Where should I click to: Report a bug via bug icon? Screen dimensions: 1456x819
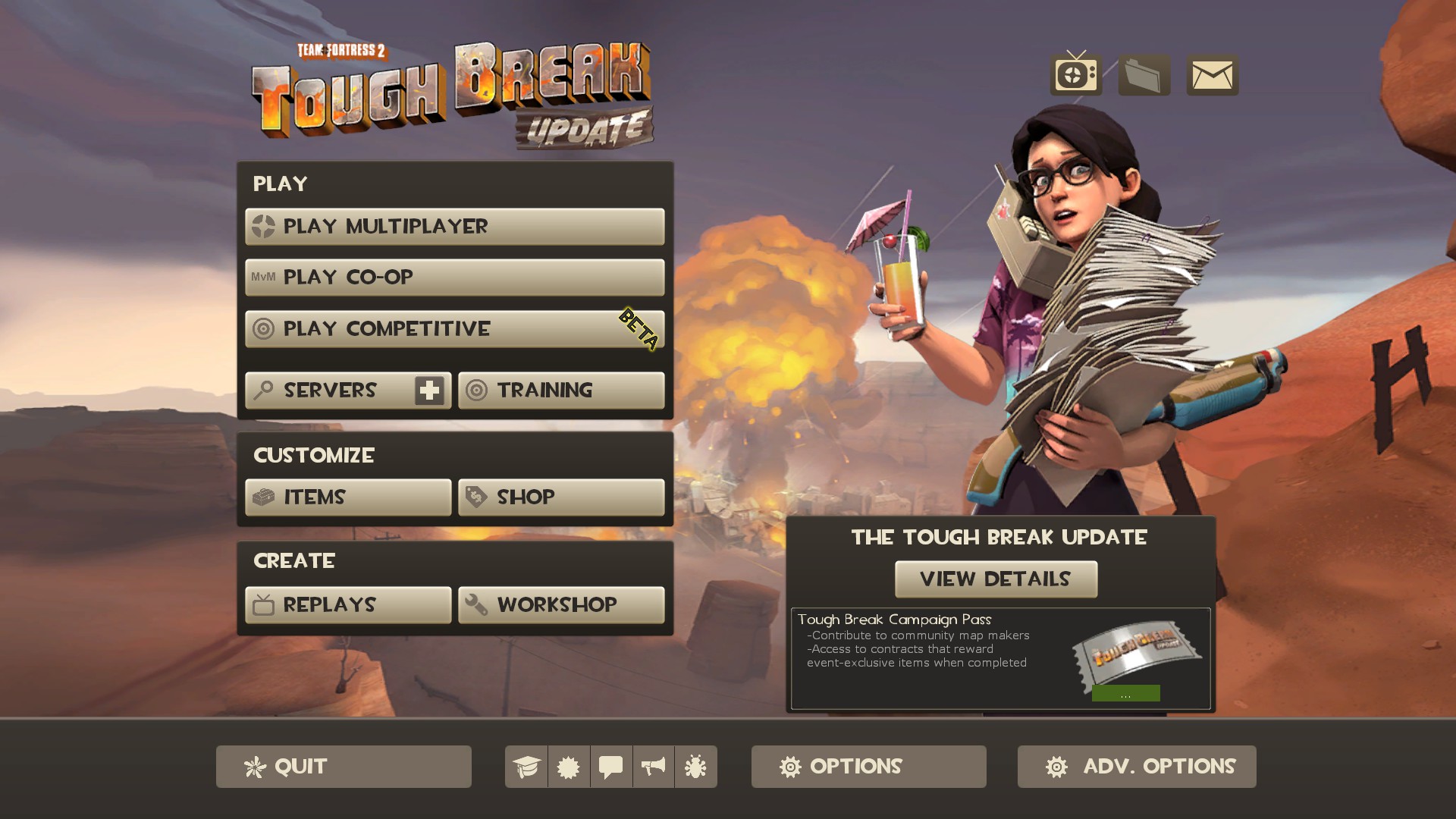(x=695, y=767)
